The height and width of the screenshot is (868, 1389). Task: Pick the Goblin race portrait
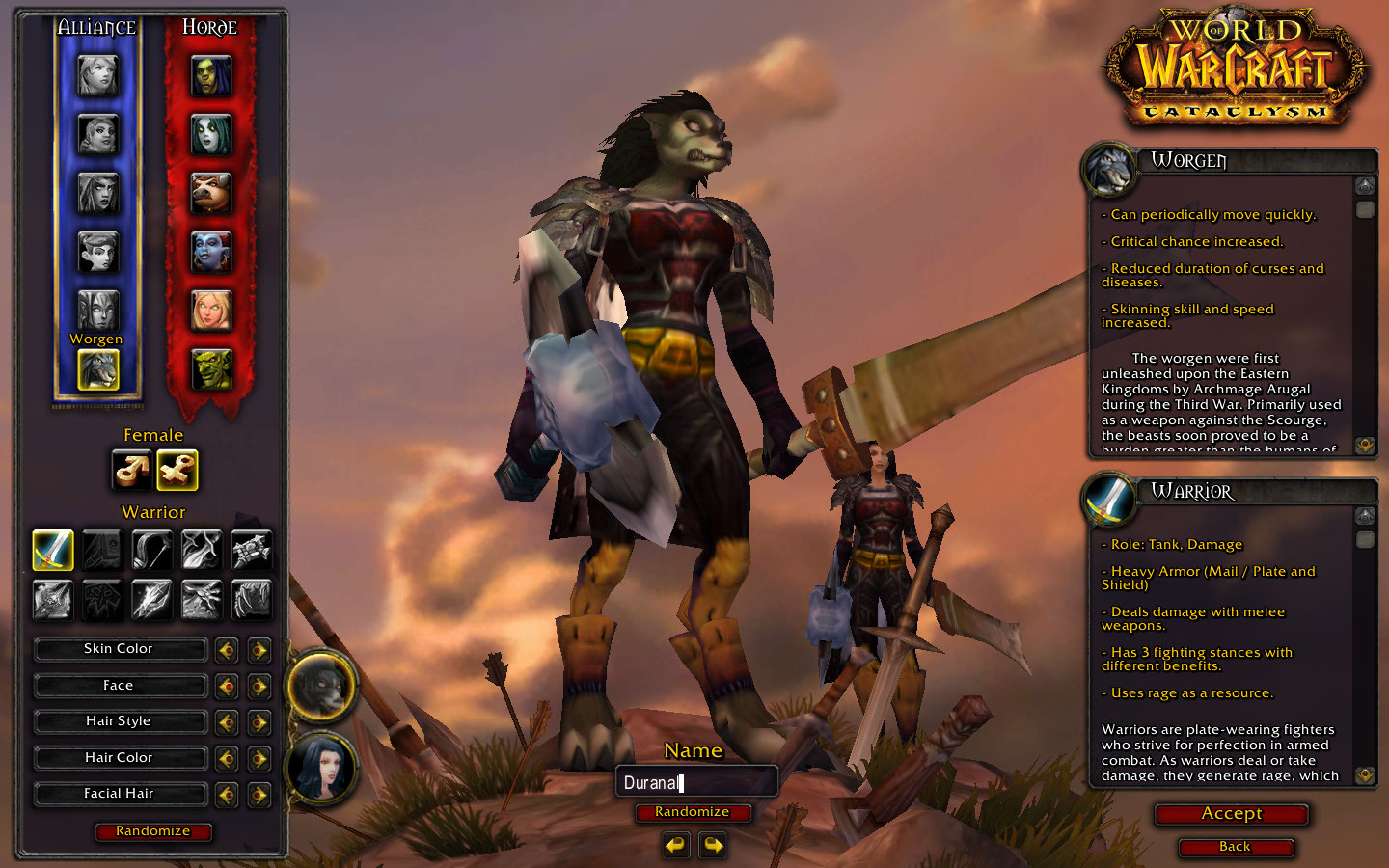click(211, 369)
